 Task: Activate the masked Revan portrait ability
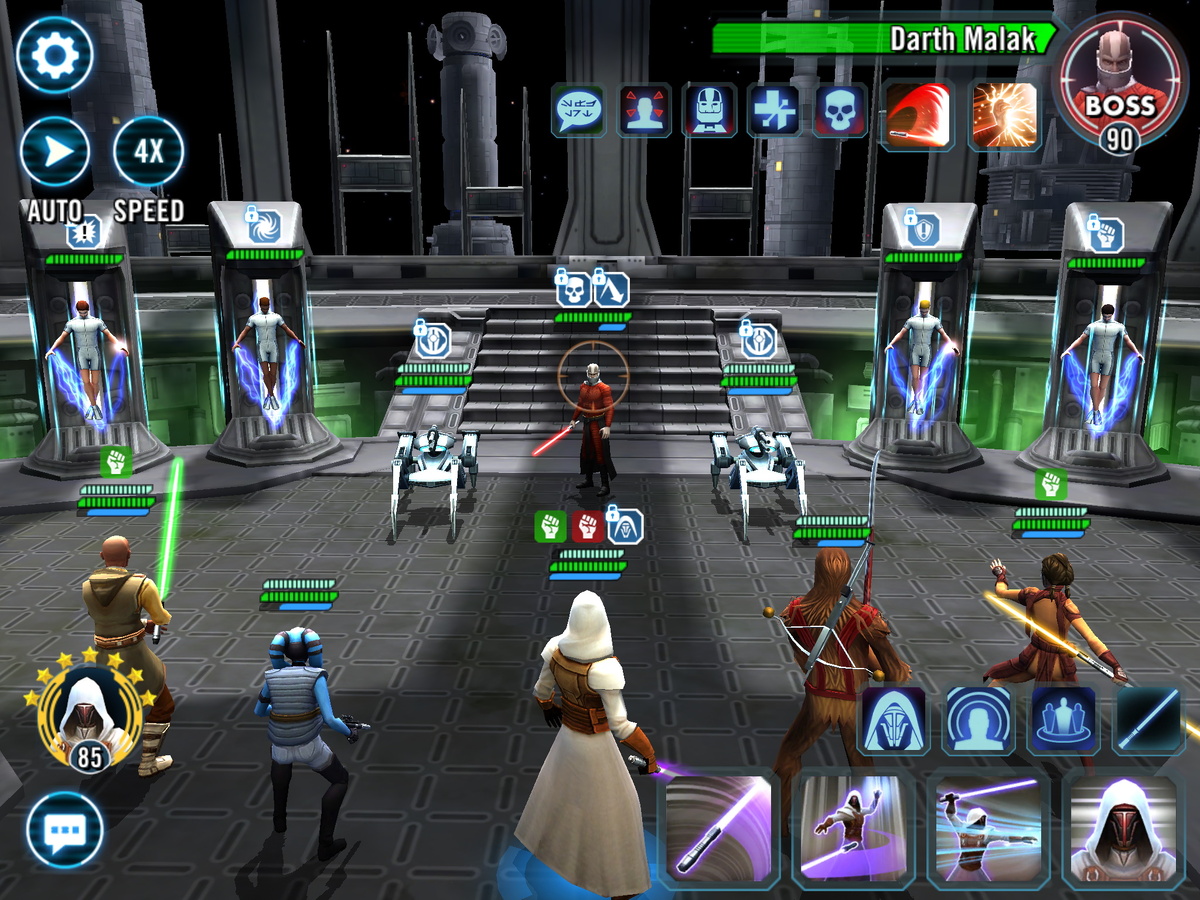[x=1122, y=826]
